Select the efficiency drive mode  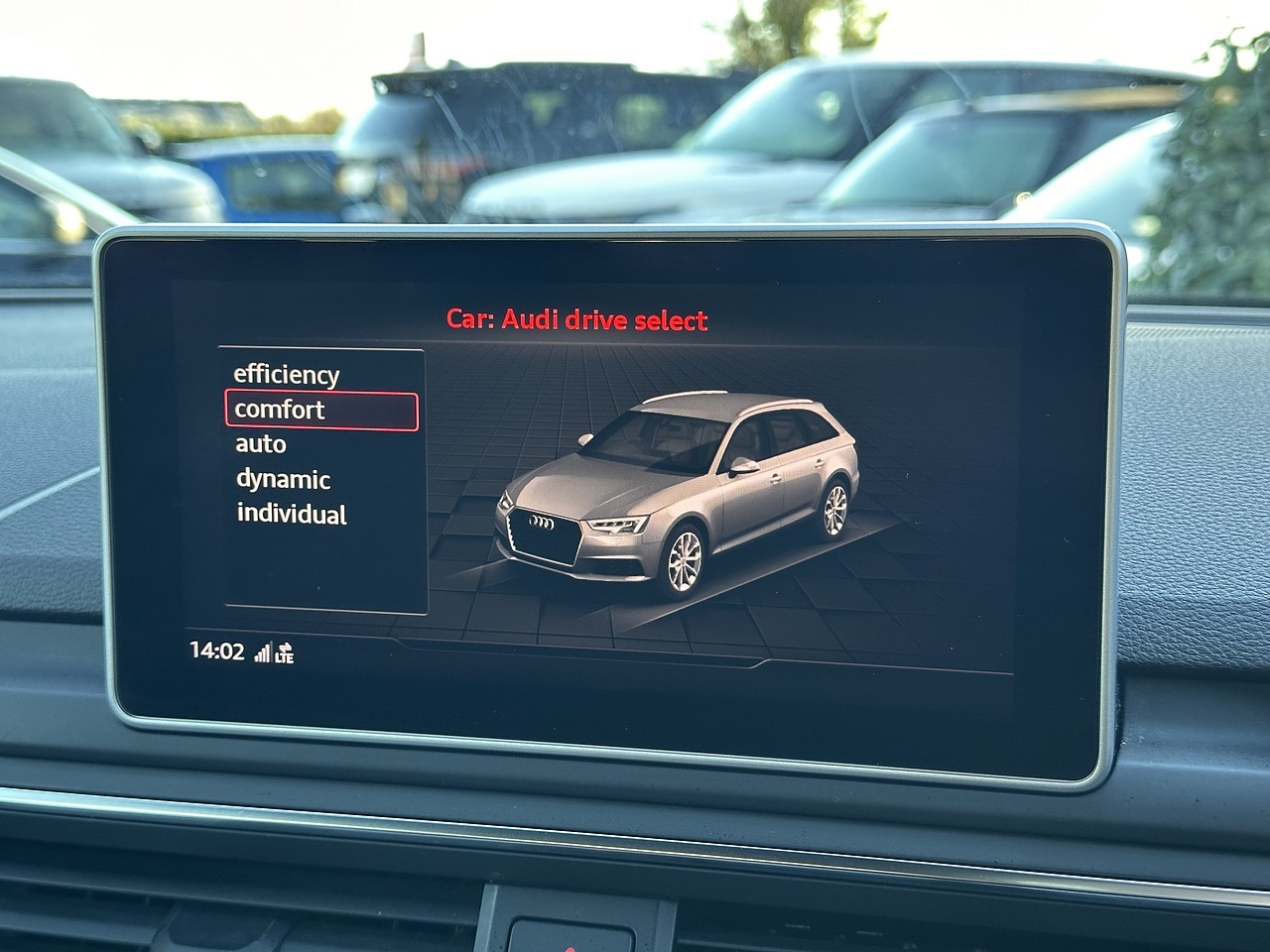click(x=286, y=375)
